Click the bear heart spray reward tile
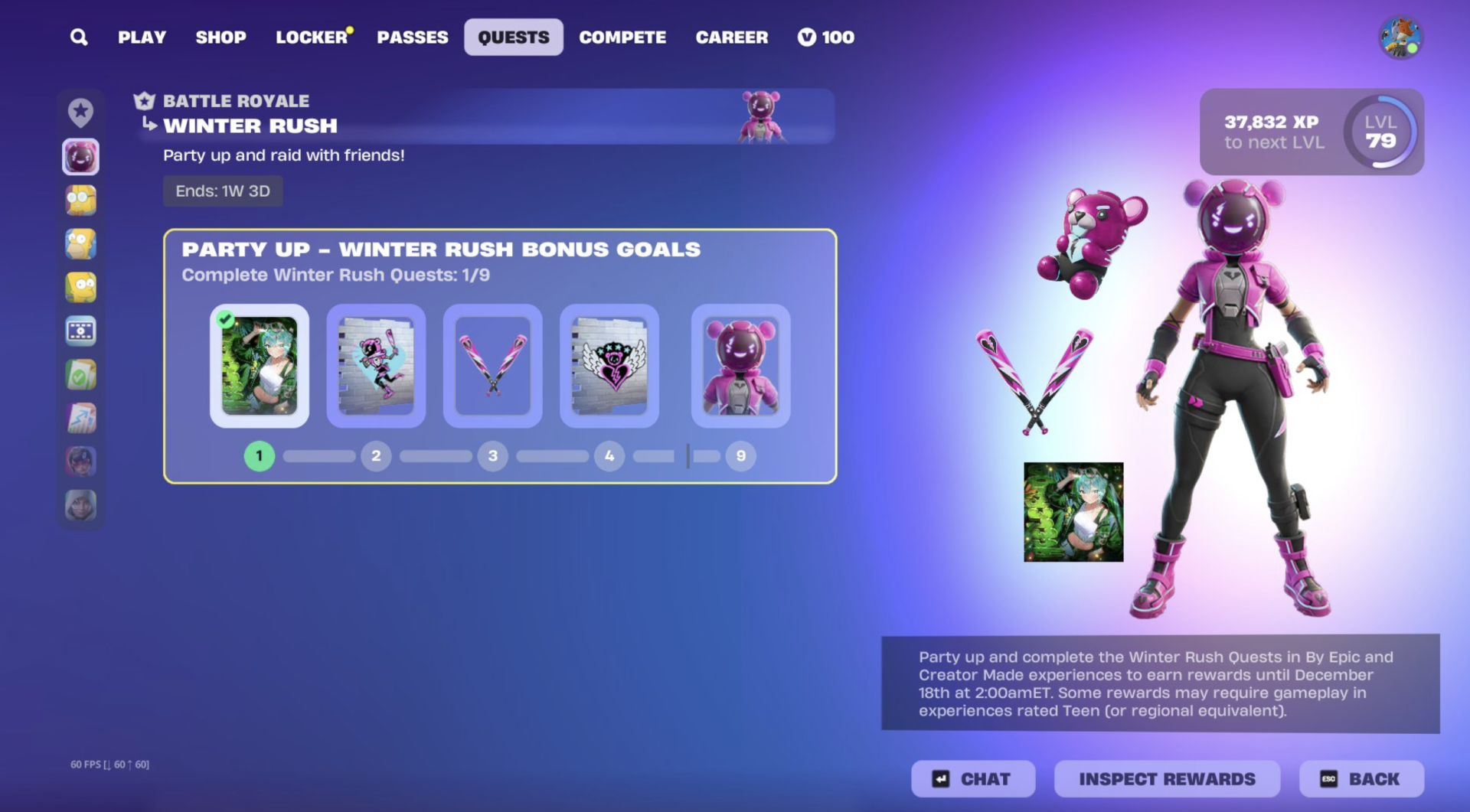The image size is (1470, 812). (x=609, y=366)
